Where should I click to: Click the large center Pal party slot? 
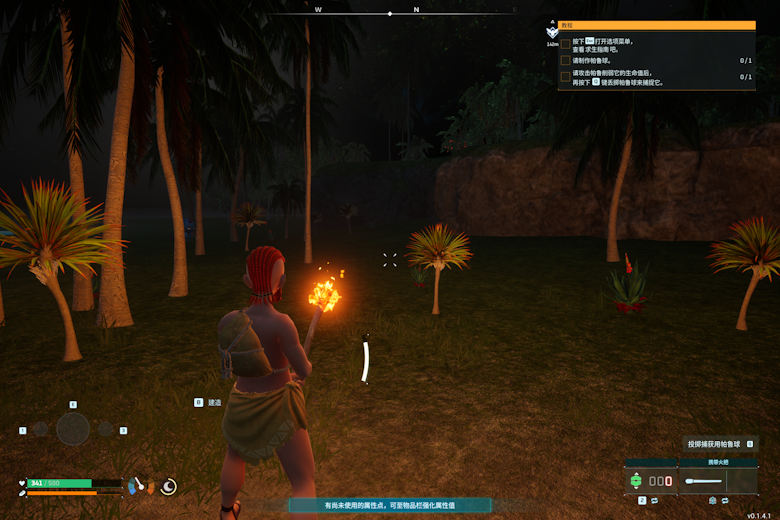tap(73, 429)
